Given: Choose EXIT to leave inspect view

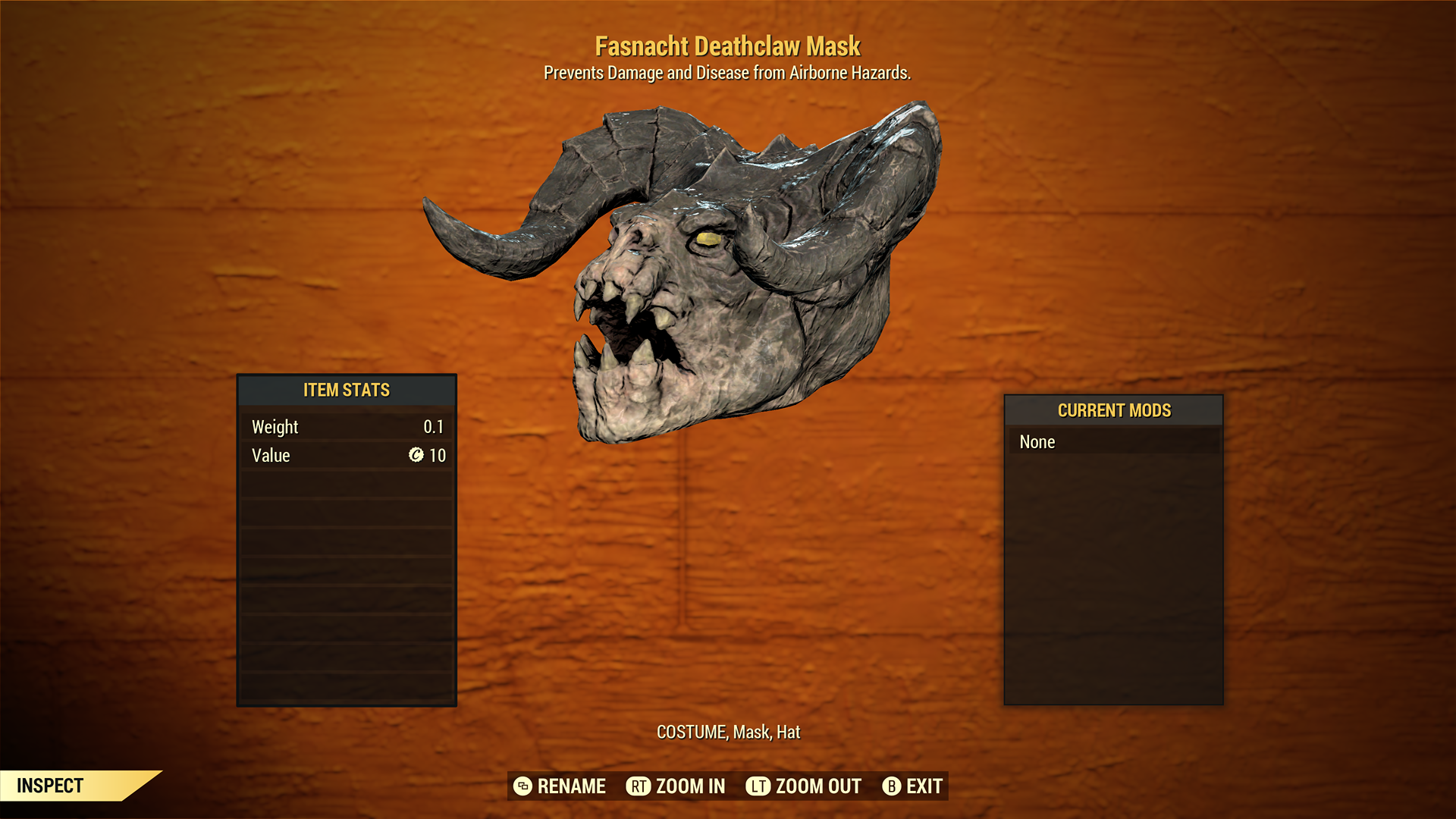Looking at the screenshot, I should (x=924, y=786).
